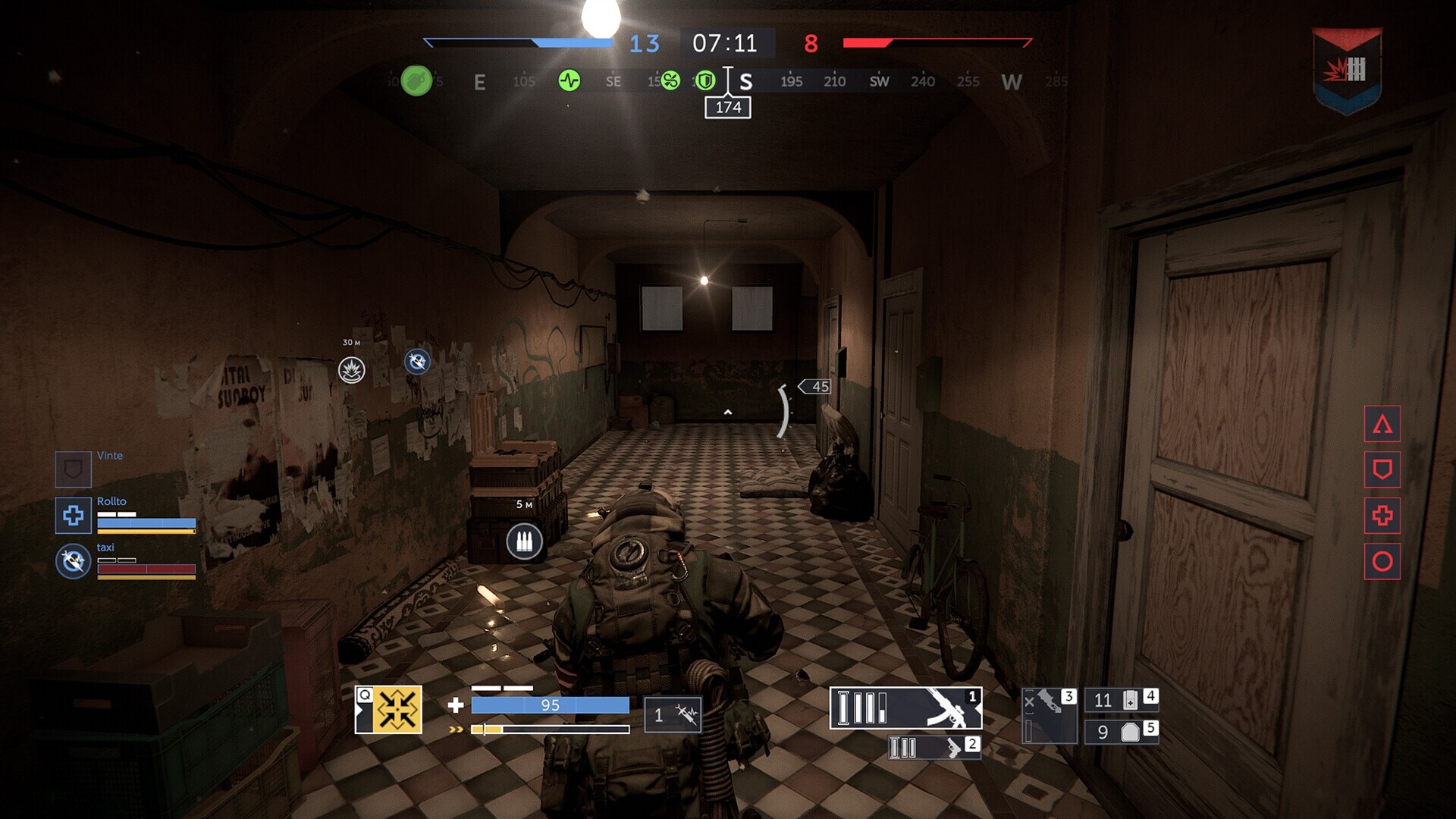Select squad member Vinte
The width and height of the screenshot is (1456, 819).
pyautogui.click(x=74, y=470)
